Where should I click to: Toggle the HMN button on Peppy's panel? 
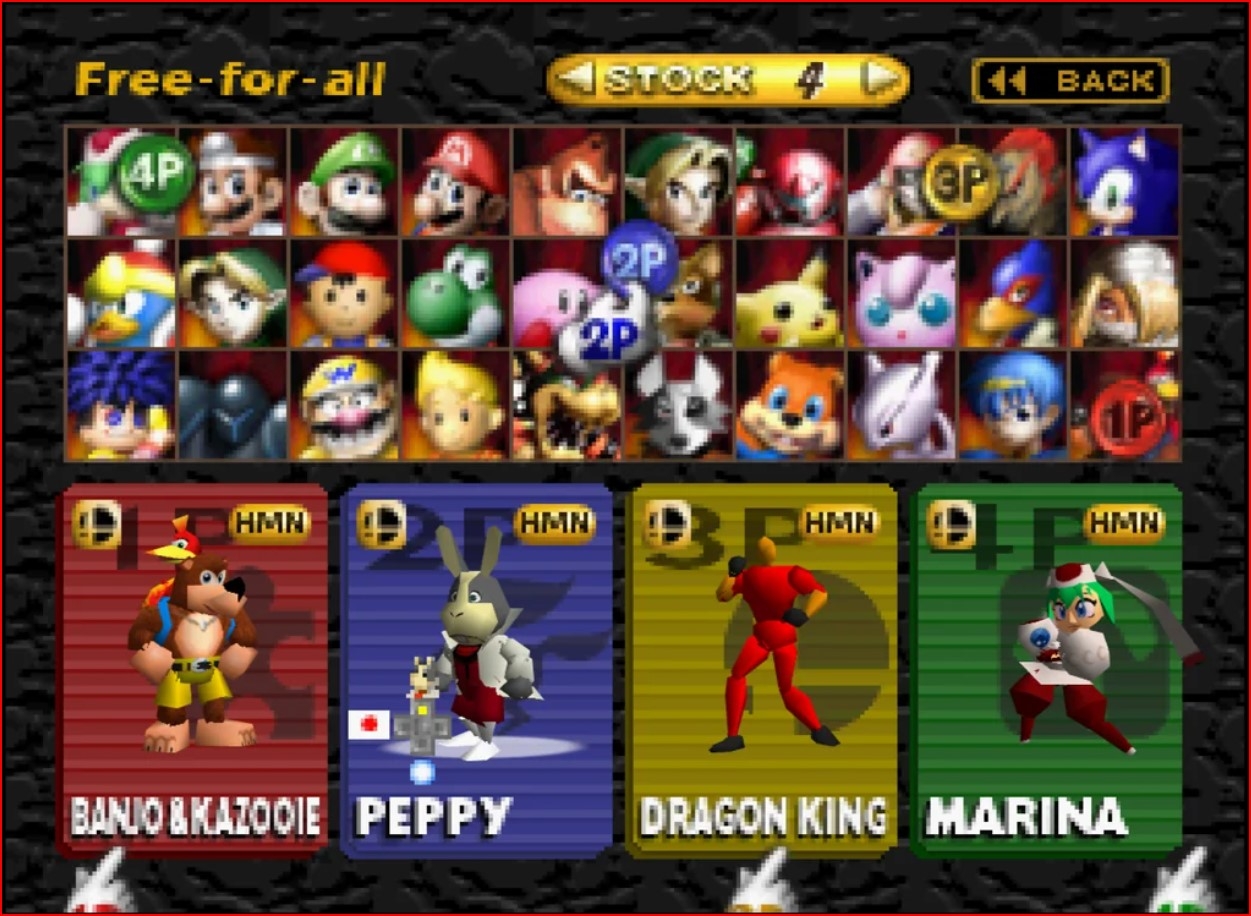(555, 523)
